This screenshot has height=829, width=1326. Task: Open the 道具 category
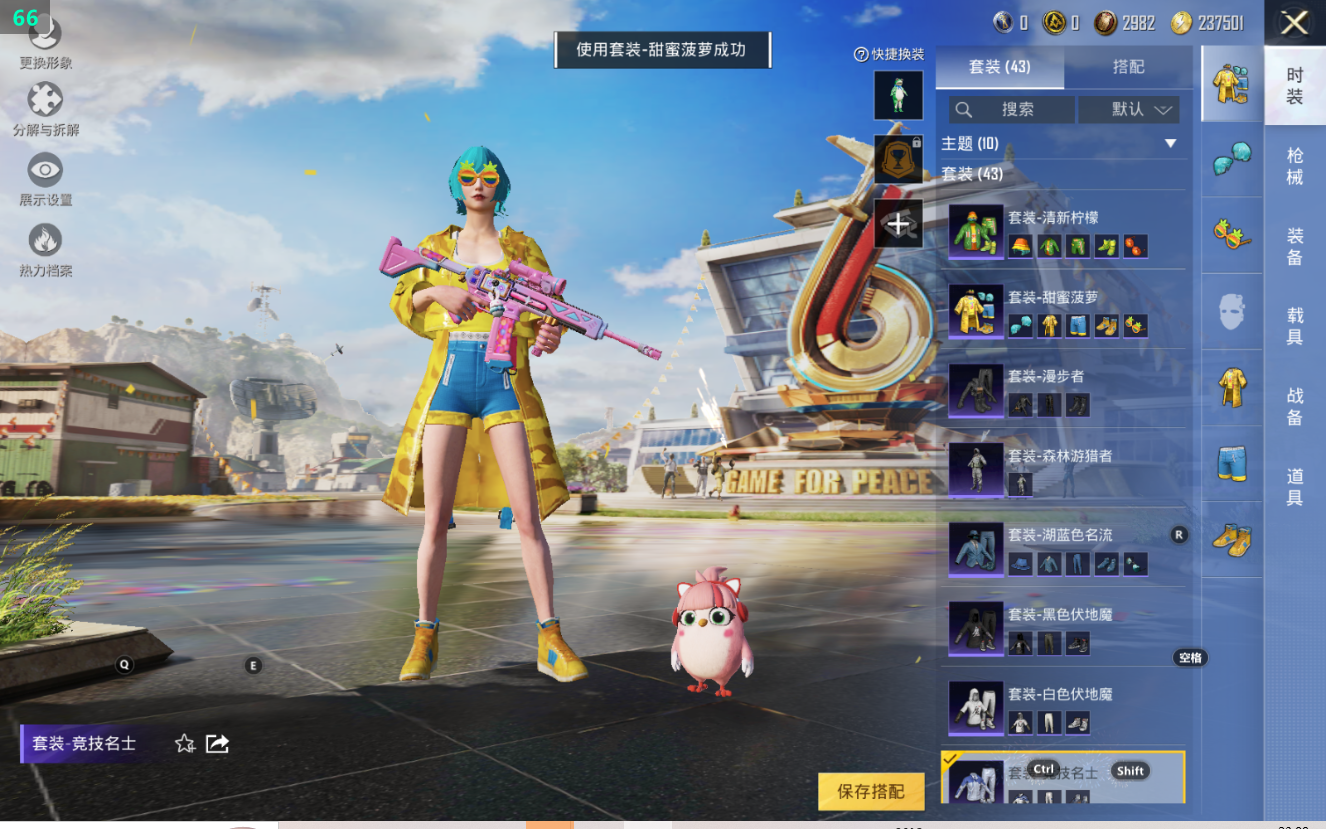click(x=1294, y=486)
